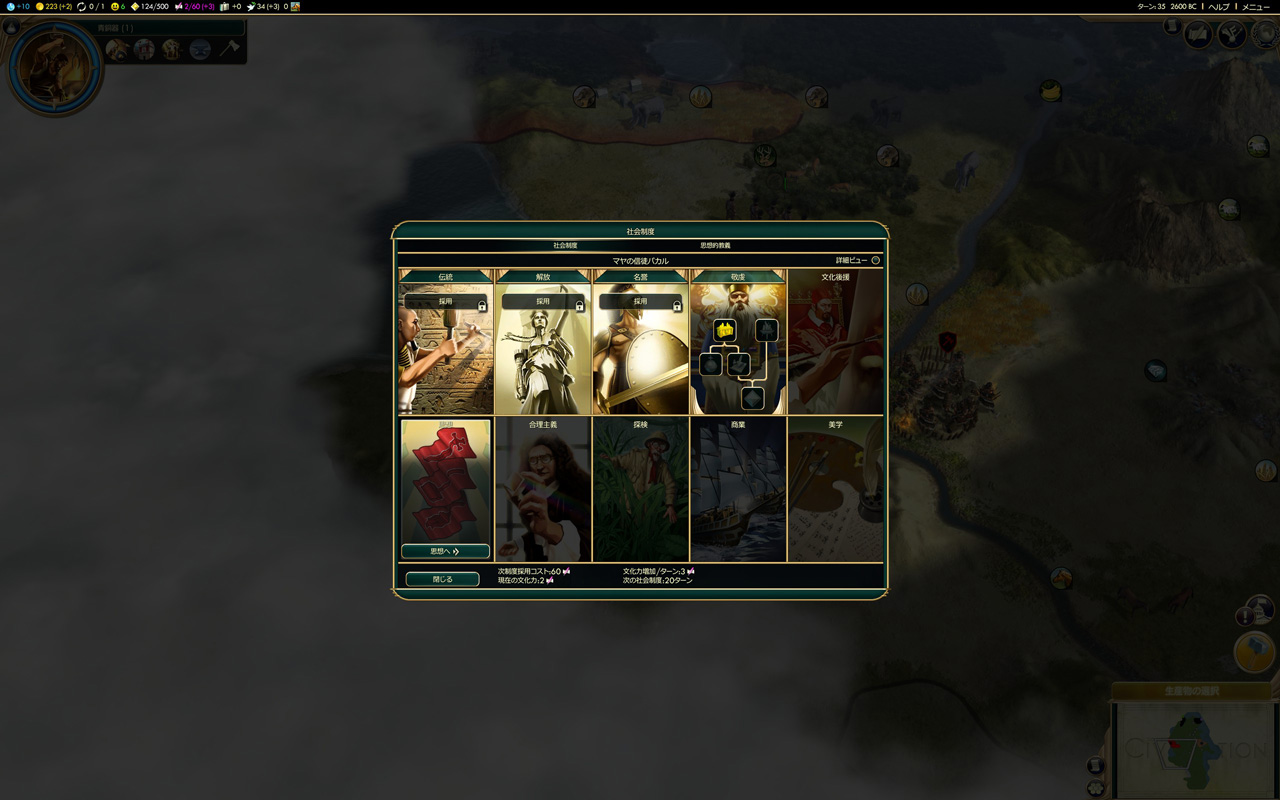Open the ヘルプ help link

[x=1219, y=7]
